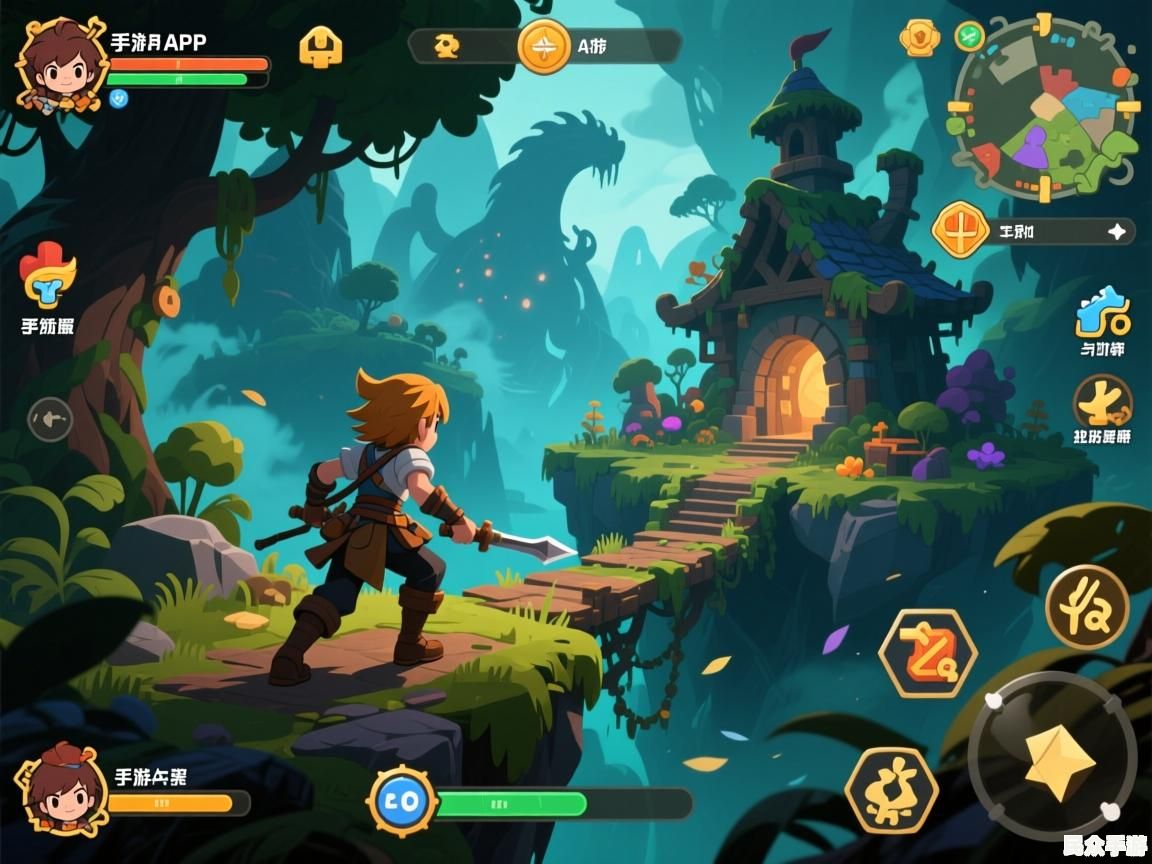Open the yellow helmet icon at the top
Screen dimensions: 1152x864
(320, 46)
